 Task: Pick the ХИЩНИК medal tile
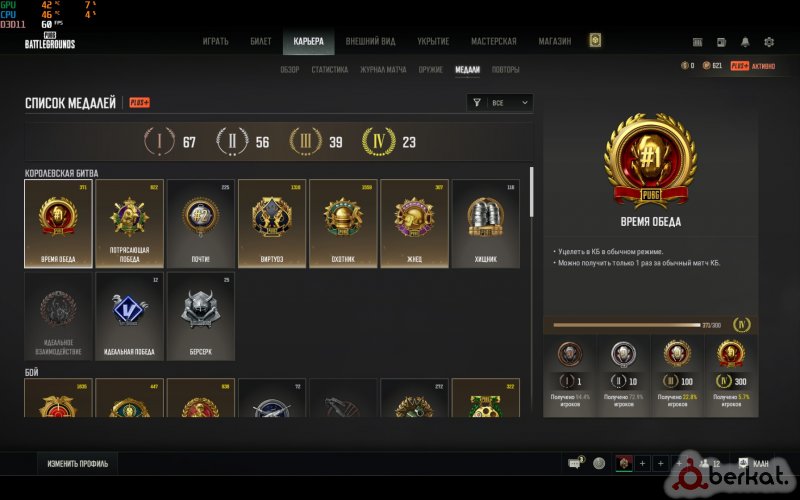tap(486, 223)
